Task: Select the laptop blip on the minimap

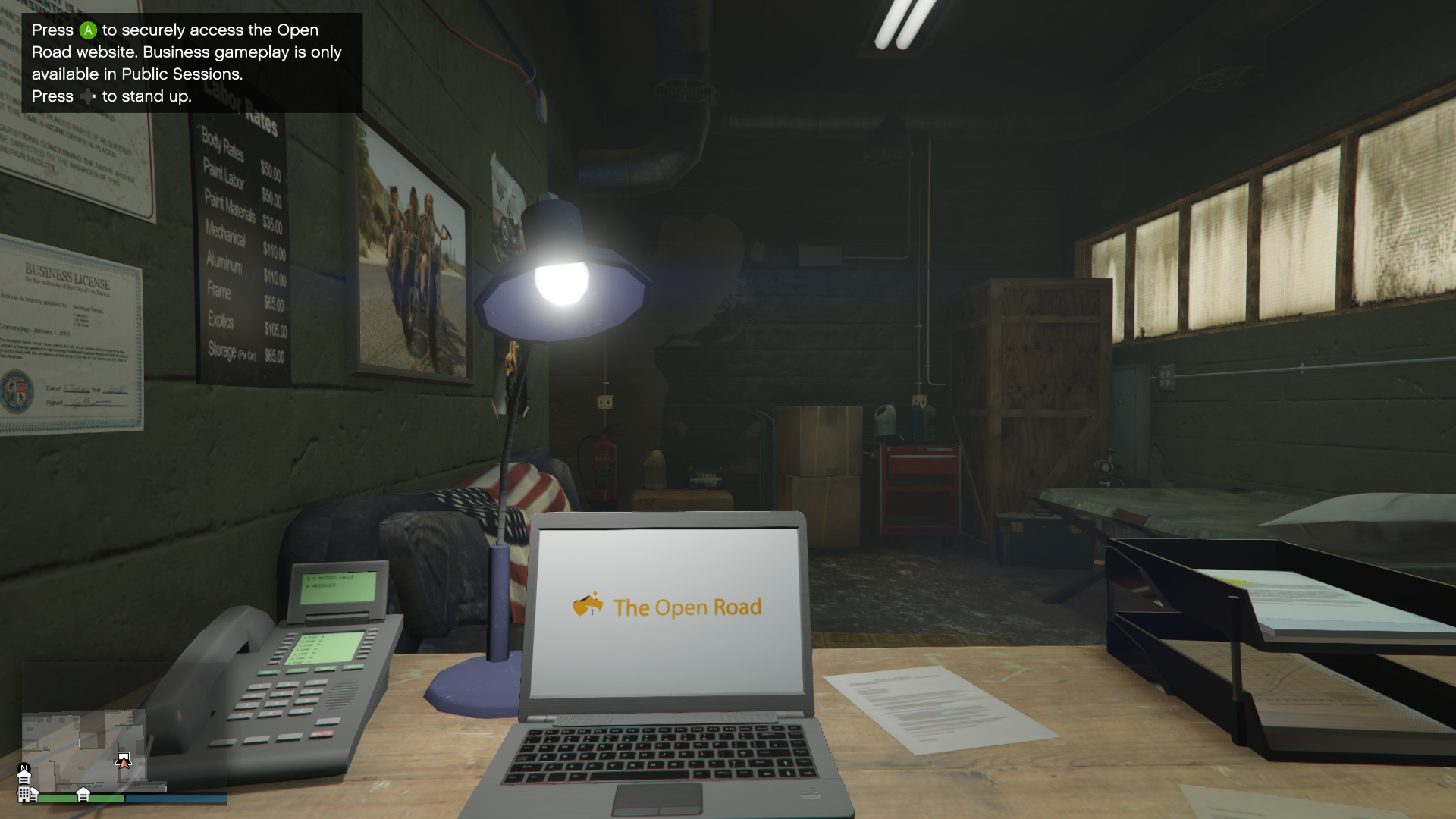Action: [123, 758]
